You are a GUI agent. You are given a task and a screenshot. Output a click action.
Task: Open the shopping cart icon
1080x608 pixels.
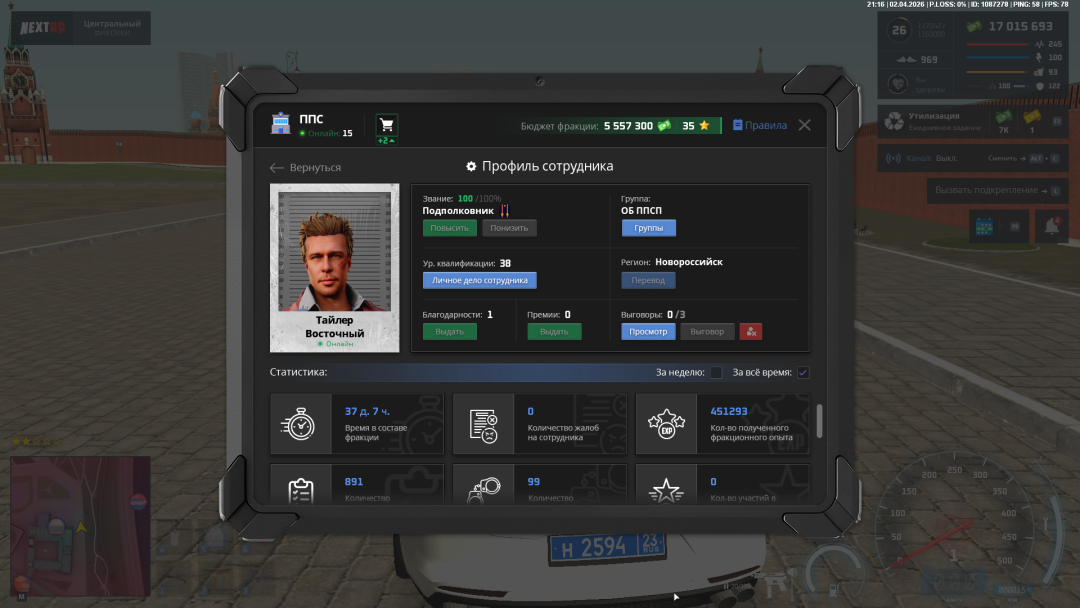[386, 125]
